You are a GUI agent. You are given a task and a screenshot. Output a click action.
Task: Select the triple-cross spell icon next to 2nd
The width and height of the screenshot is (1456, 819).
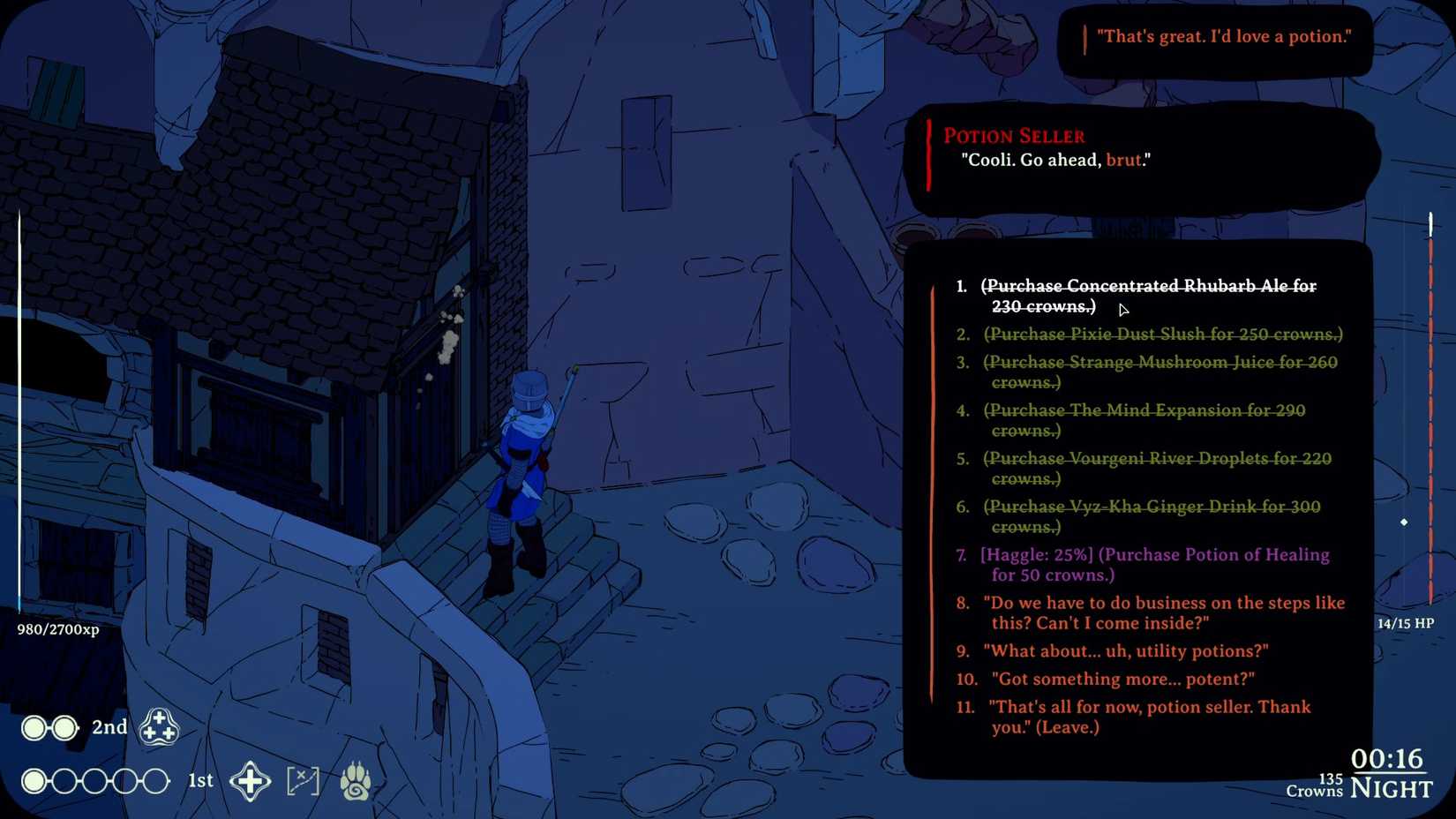tap(160, 727)
